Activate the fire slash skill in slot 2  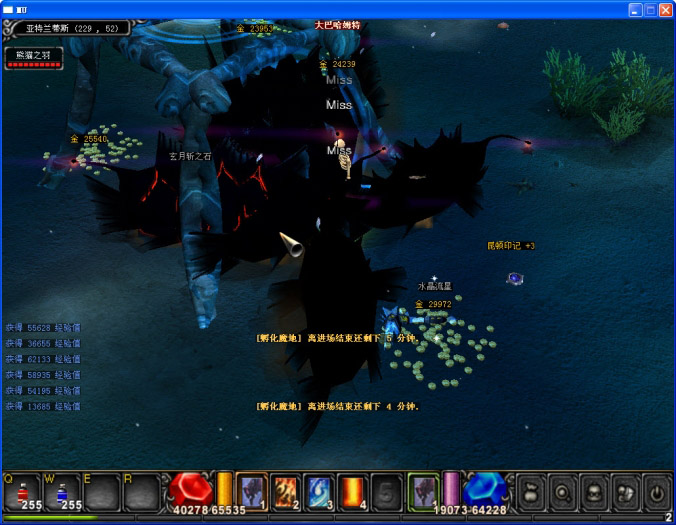point(286,491)
